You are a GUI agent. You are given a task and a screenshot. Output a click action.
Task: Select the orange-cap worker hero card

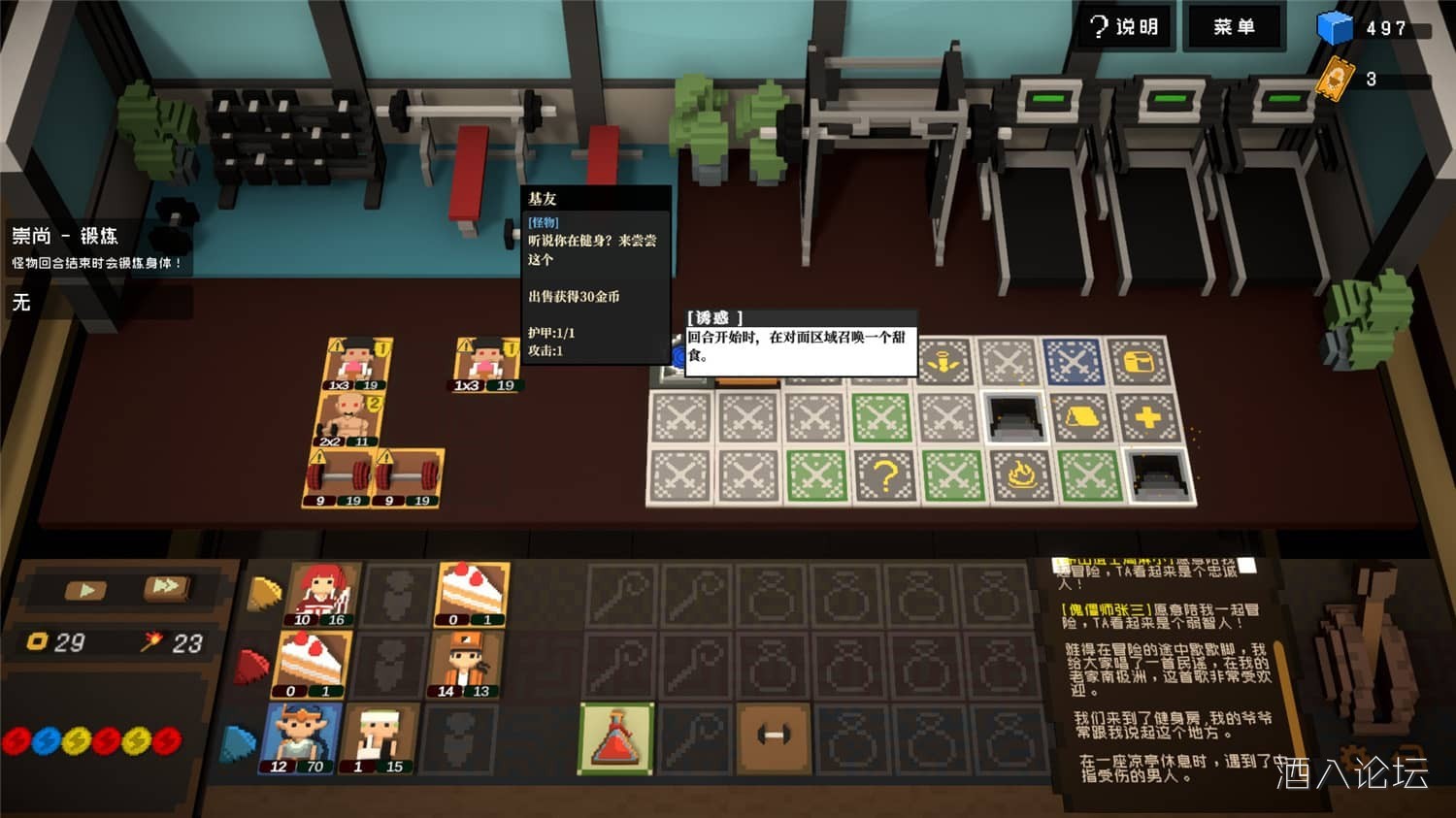tap(465, 665)
